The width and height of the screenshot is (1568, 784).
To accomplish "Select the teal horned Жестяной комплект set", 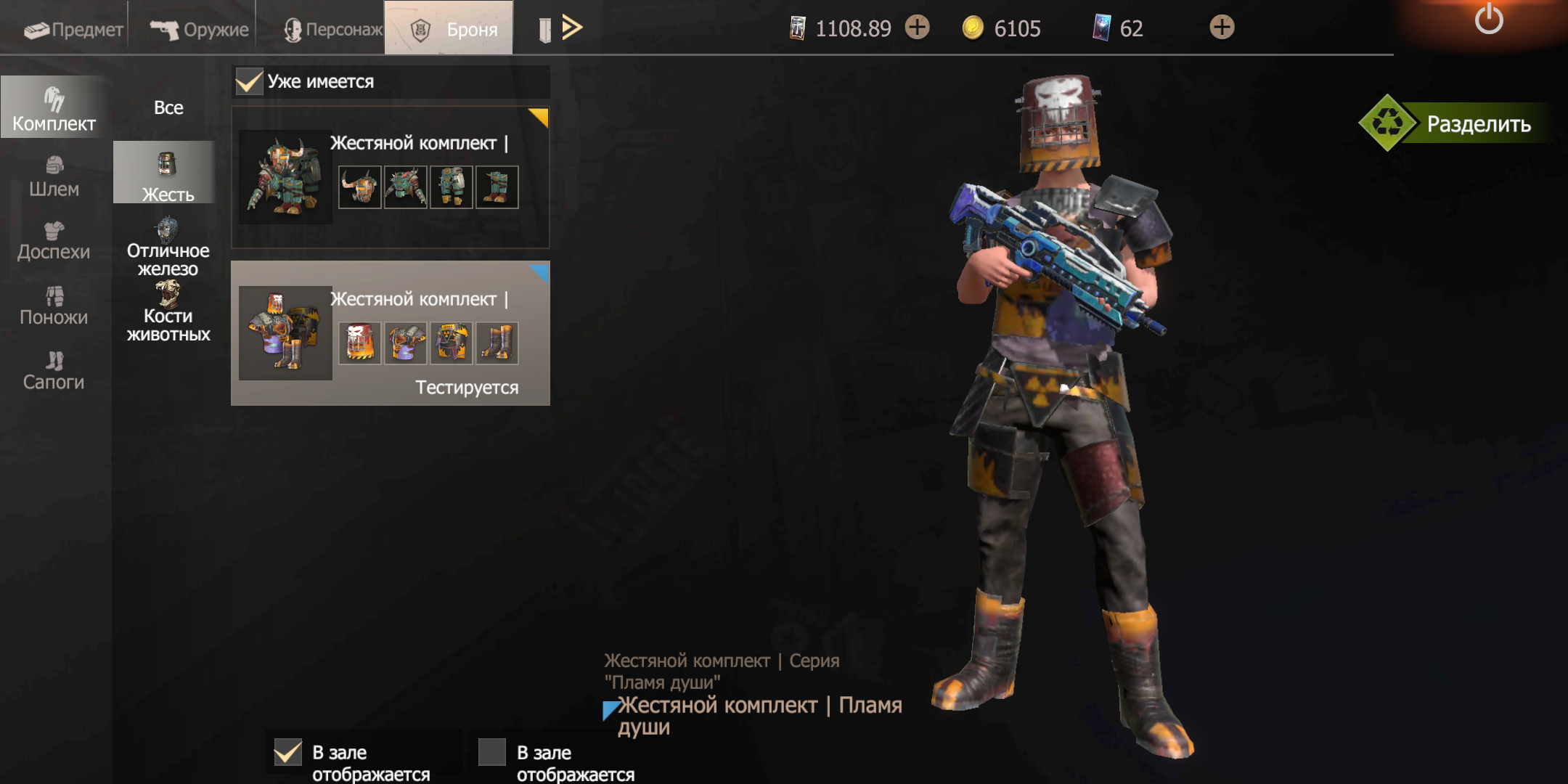I will 390,178.
